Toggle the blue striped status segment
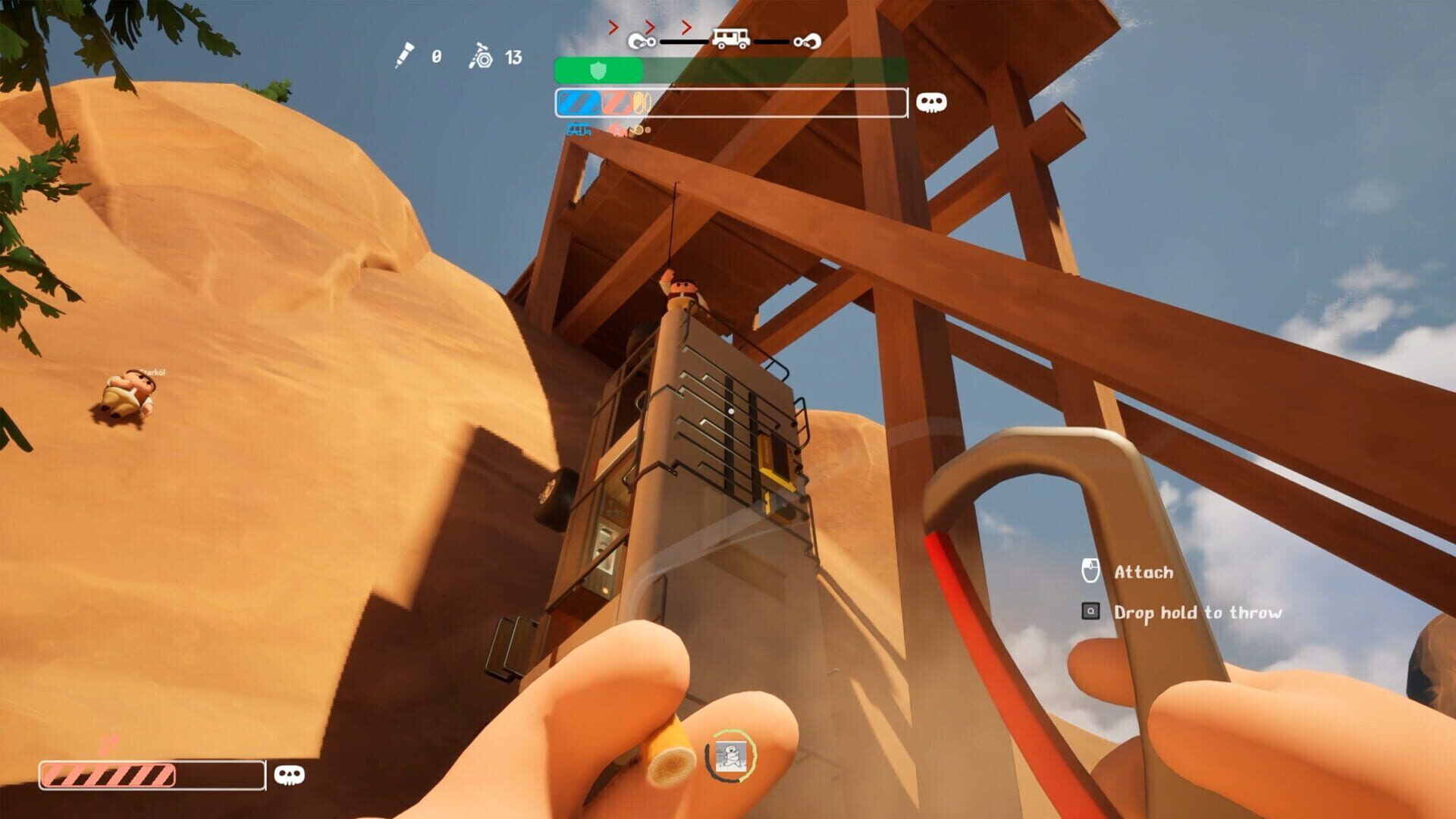 click(x=578, y=104)
